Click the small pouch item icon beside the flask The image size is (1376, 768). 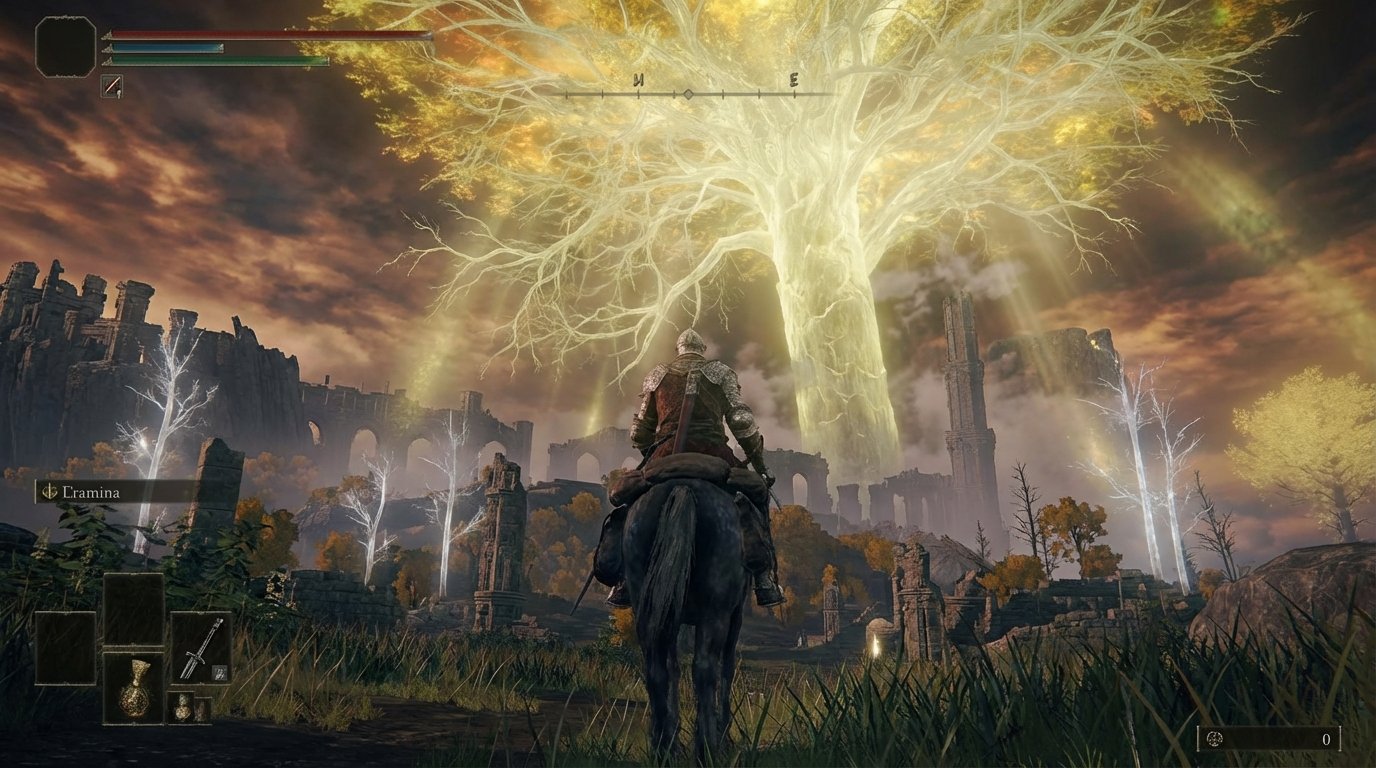(184, 707)
